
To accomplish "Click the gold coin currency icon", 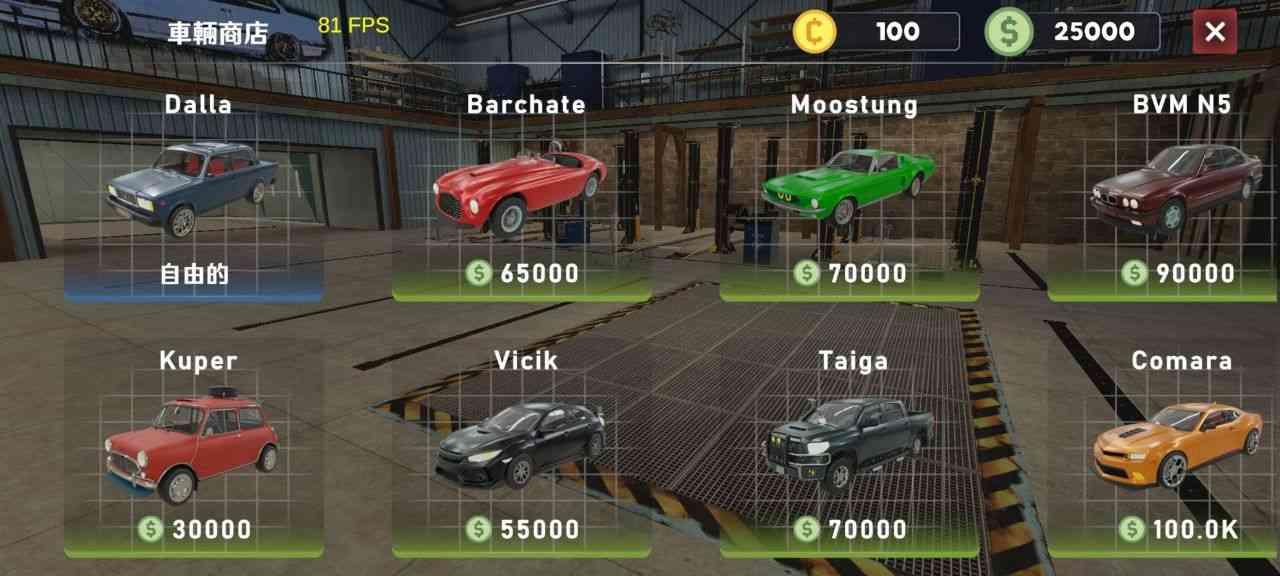I will (x=815, y=32).
